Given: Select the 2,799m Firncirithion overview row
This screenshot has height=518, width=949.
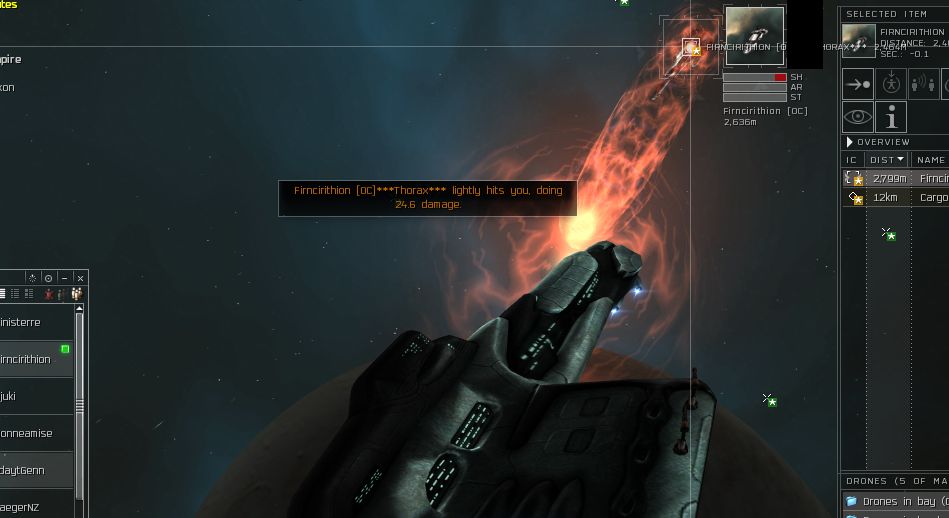Looking at the screenshot, I should 895,178.
